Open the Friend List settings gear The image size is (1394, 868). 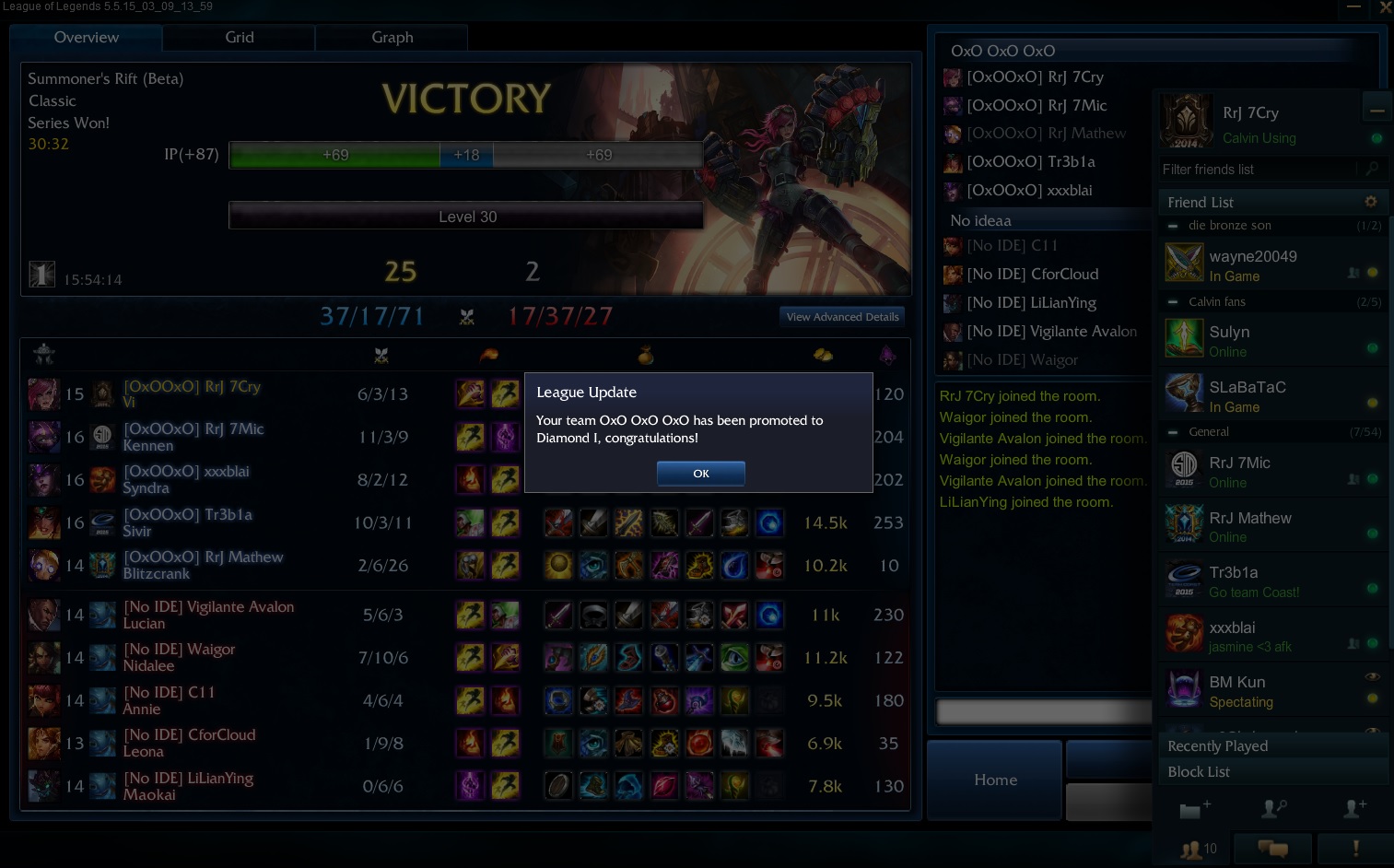[x=1371, y=202]
